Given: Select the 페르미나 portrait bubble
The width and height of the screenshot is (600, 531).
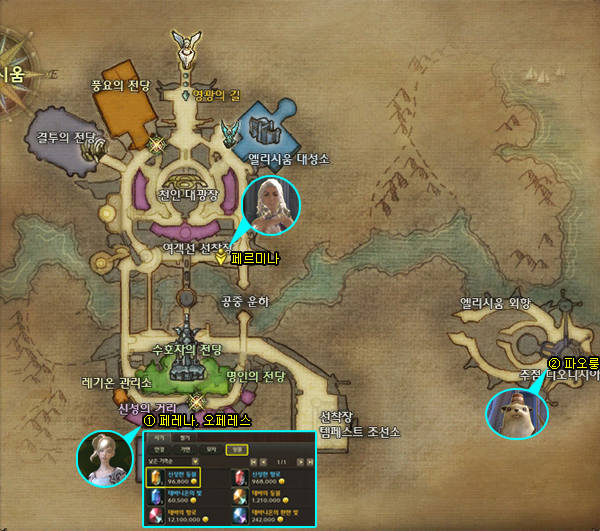Looking at the screenshot, I should point(270,205).
